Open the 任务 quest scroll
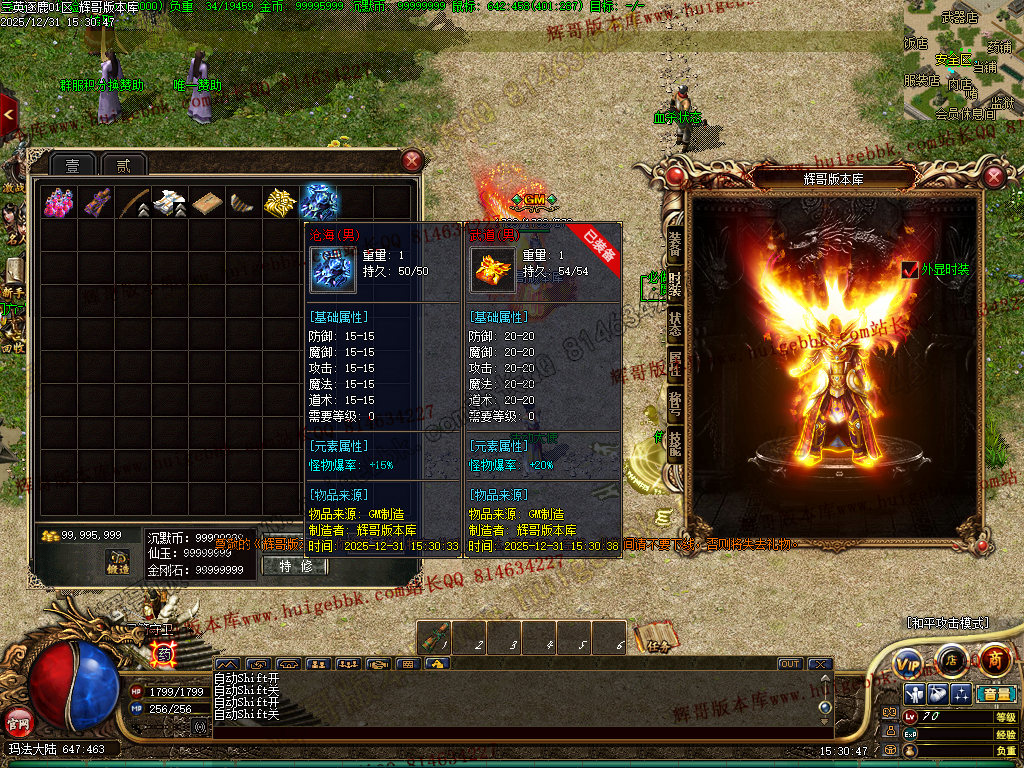 click(654, 640)
